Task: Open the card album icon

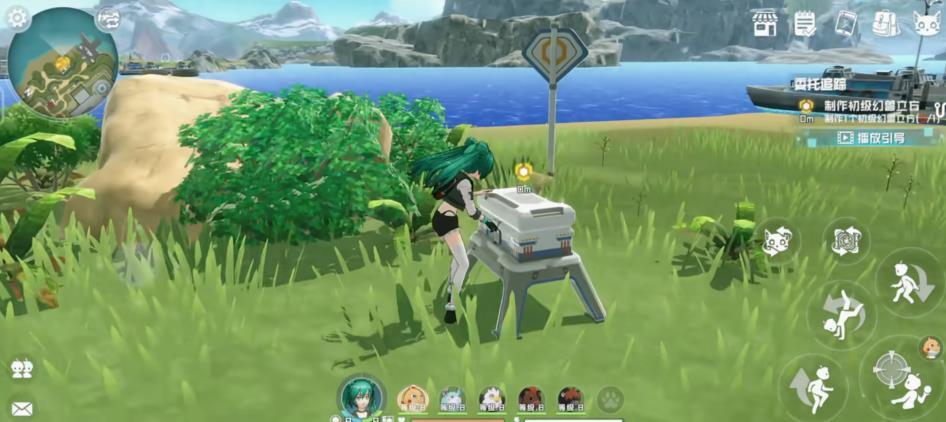Action: click(846, 23)
